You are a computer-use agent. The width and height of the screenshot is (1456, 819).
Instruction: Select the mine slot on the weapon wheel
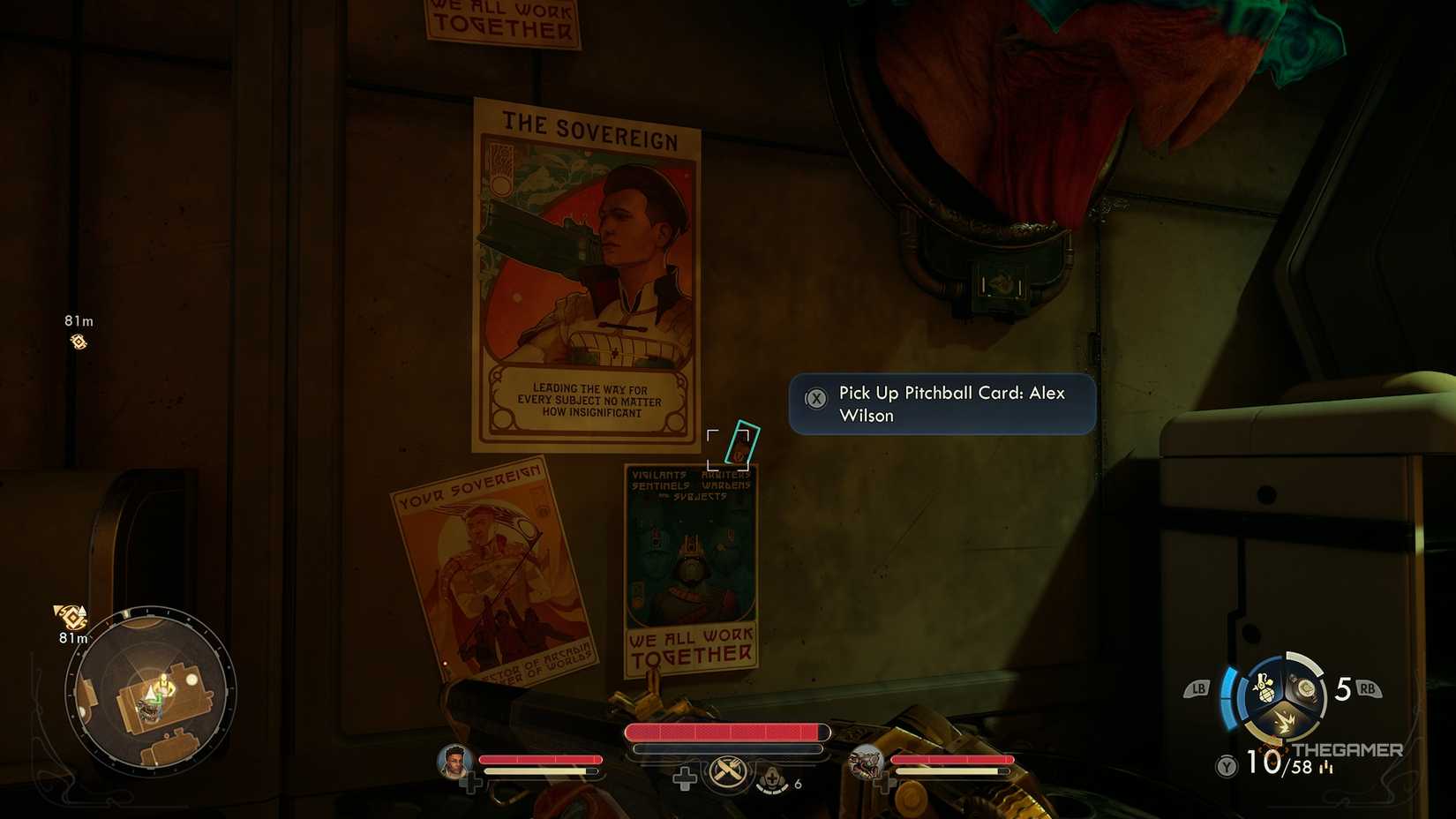[1305, 688]
